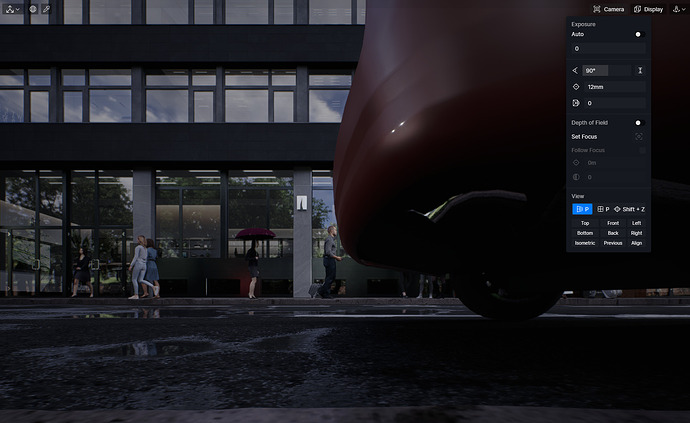Click the exposure value field
This screenshot has height=423, width=690.
[608, 48]
